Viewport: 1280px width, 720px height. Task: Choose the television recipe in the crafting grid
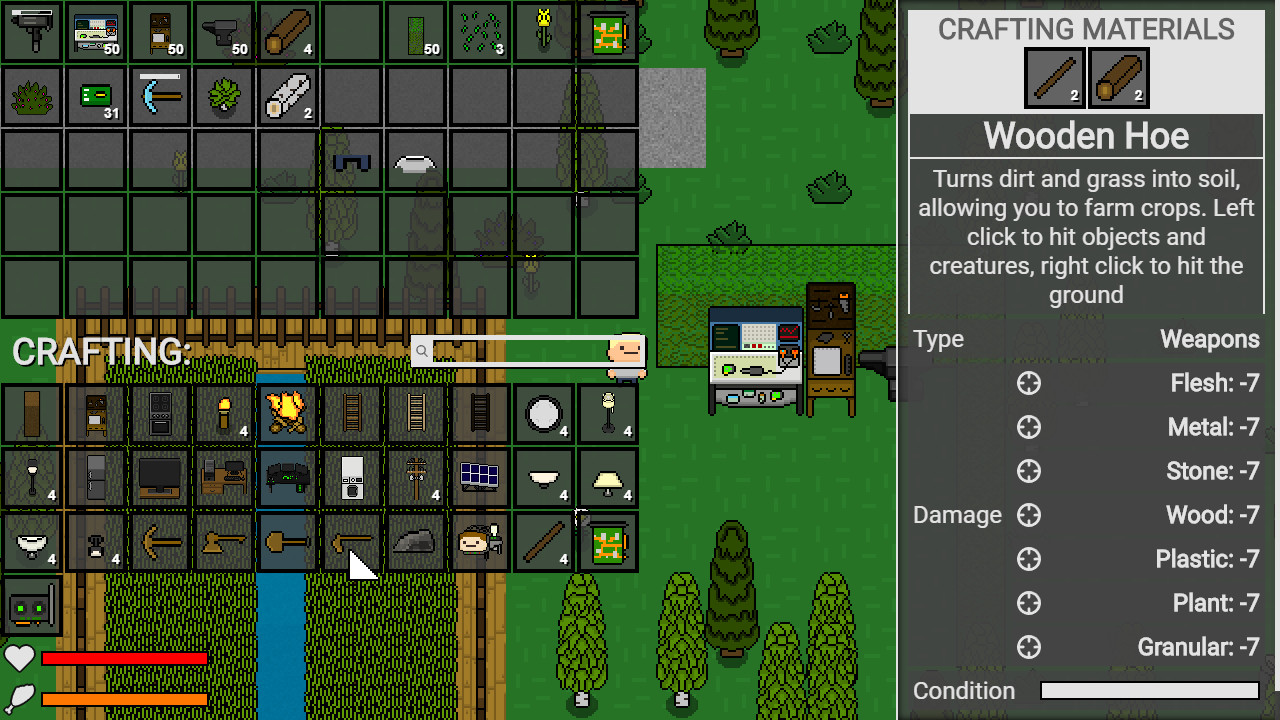160,478
